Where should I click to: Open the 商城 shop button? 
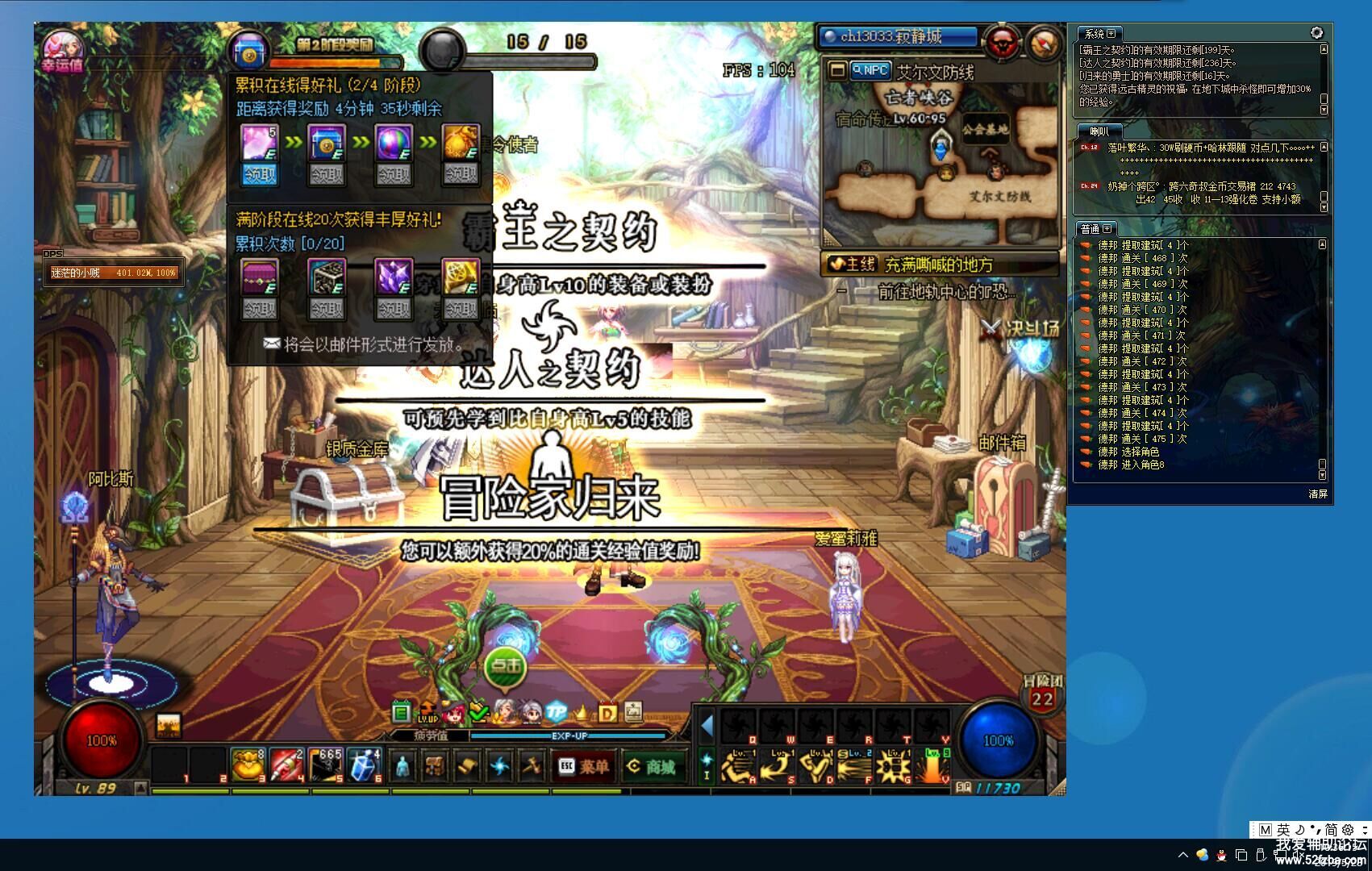[x=652, y=766]
